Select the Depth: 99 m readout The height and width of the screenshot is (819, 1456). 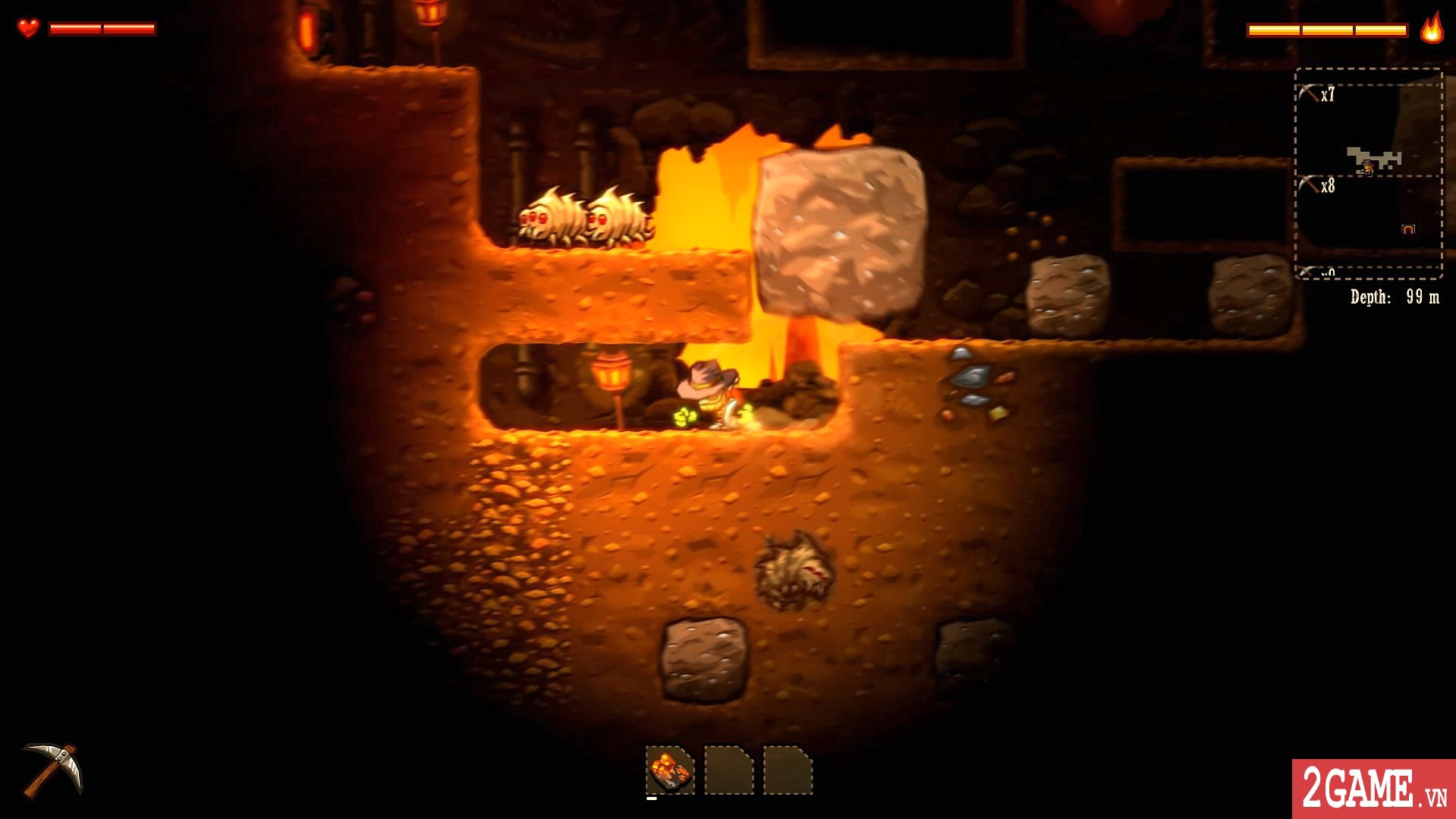click(1396, 296)
